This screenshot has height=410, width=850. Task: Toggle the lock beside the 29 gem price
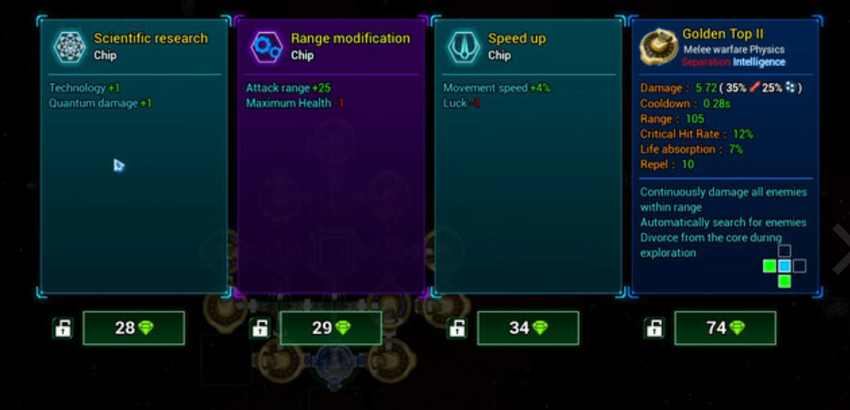coord(260,328)
